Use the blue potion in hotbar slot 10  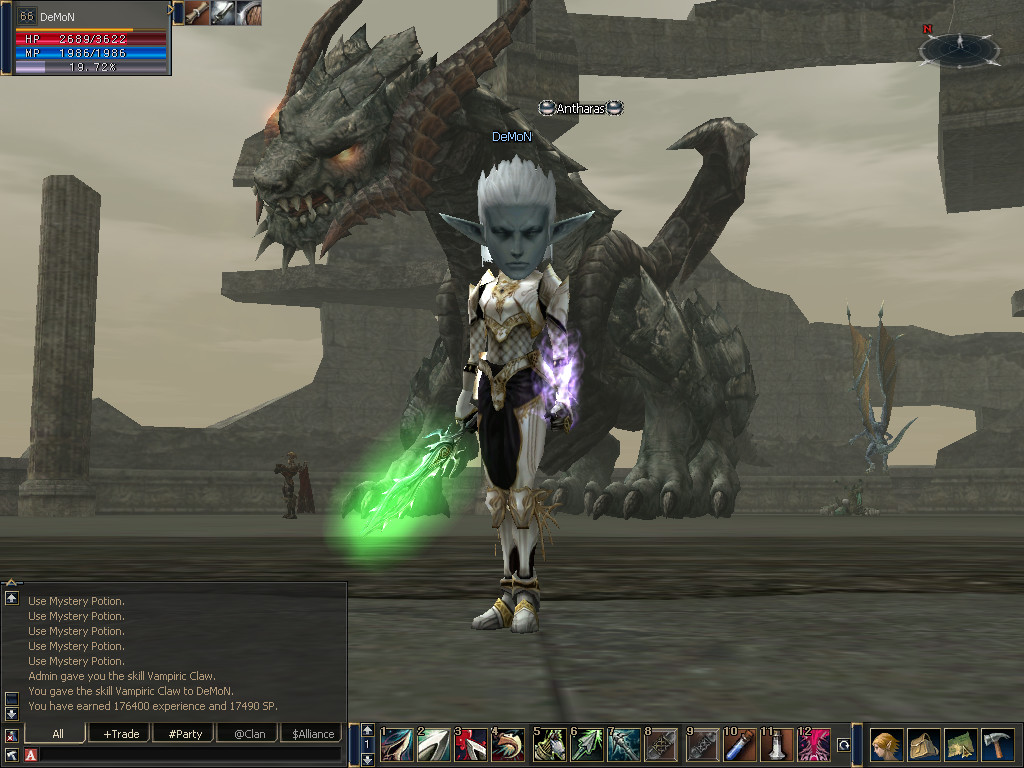(740, 745)
